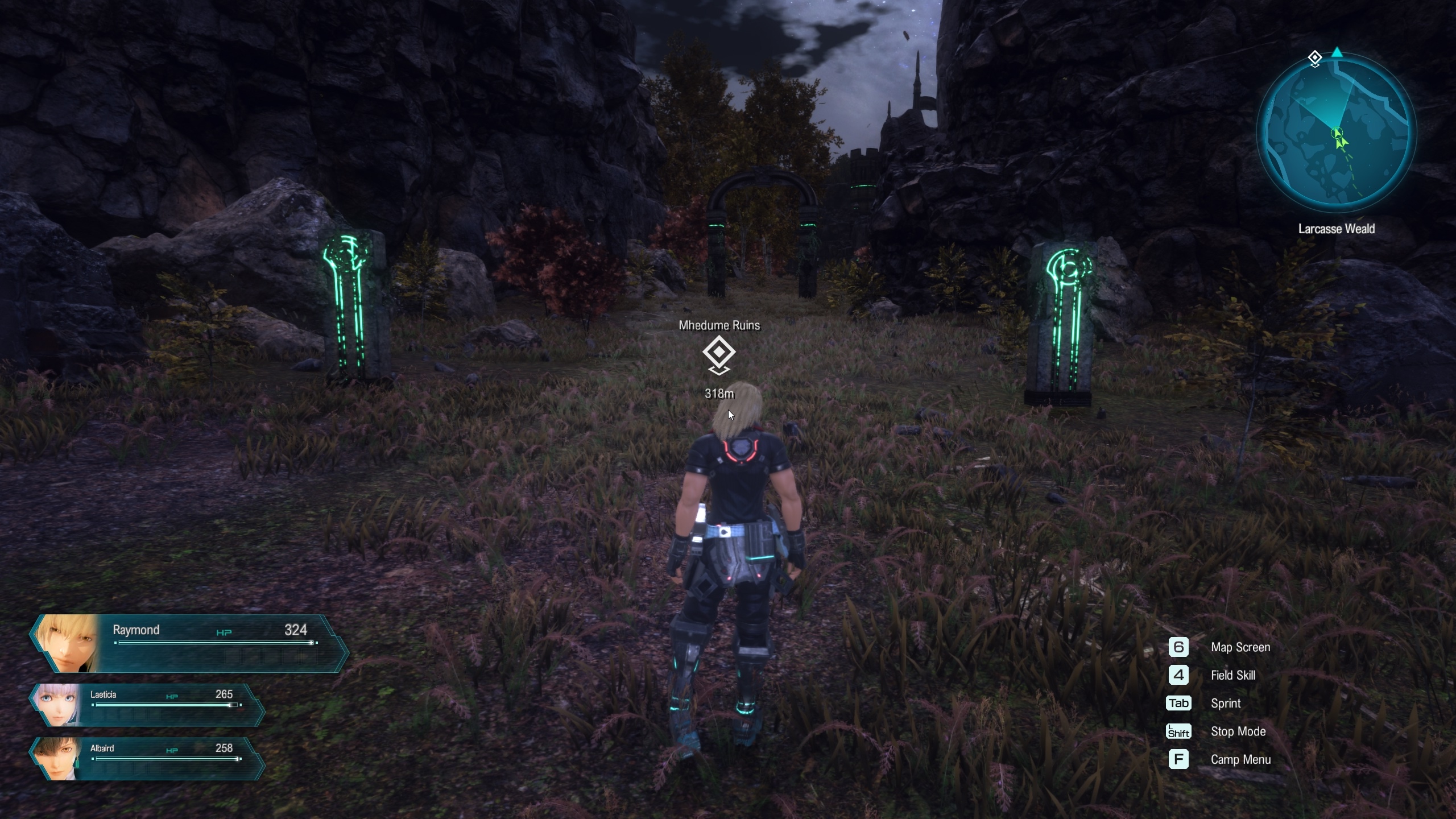
Task: Open the Map Screen option
Action: (1240, 647)
